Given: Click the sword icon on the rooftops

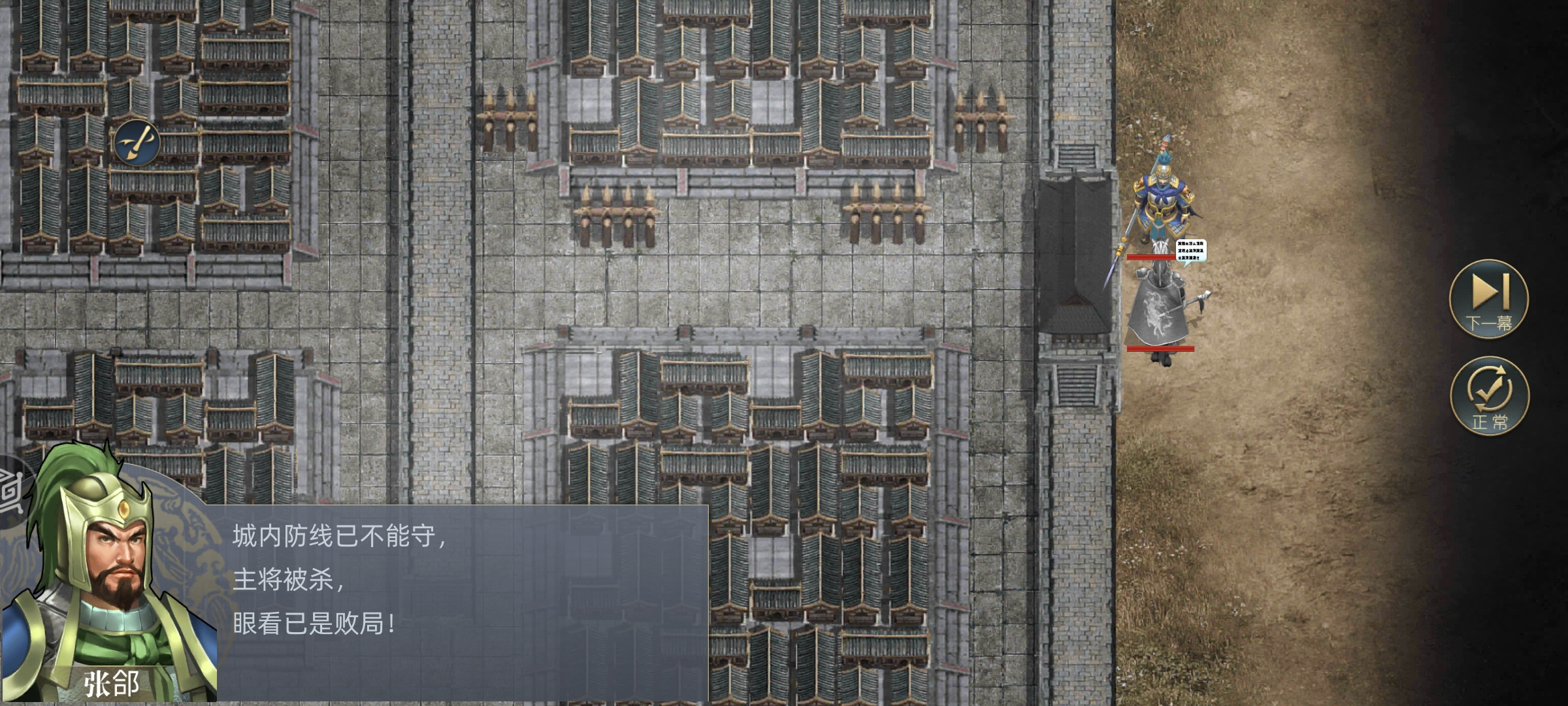Looking at the screenshot, I should (137, 143).
